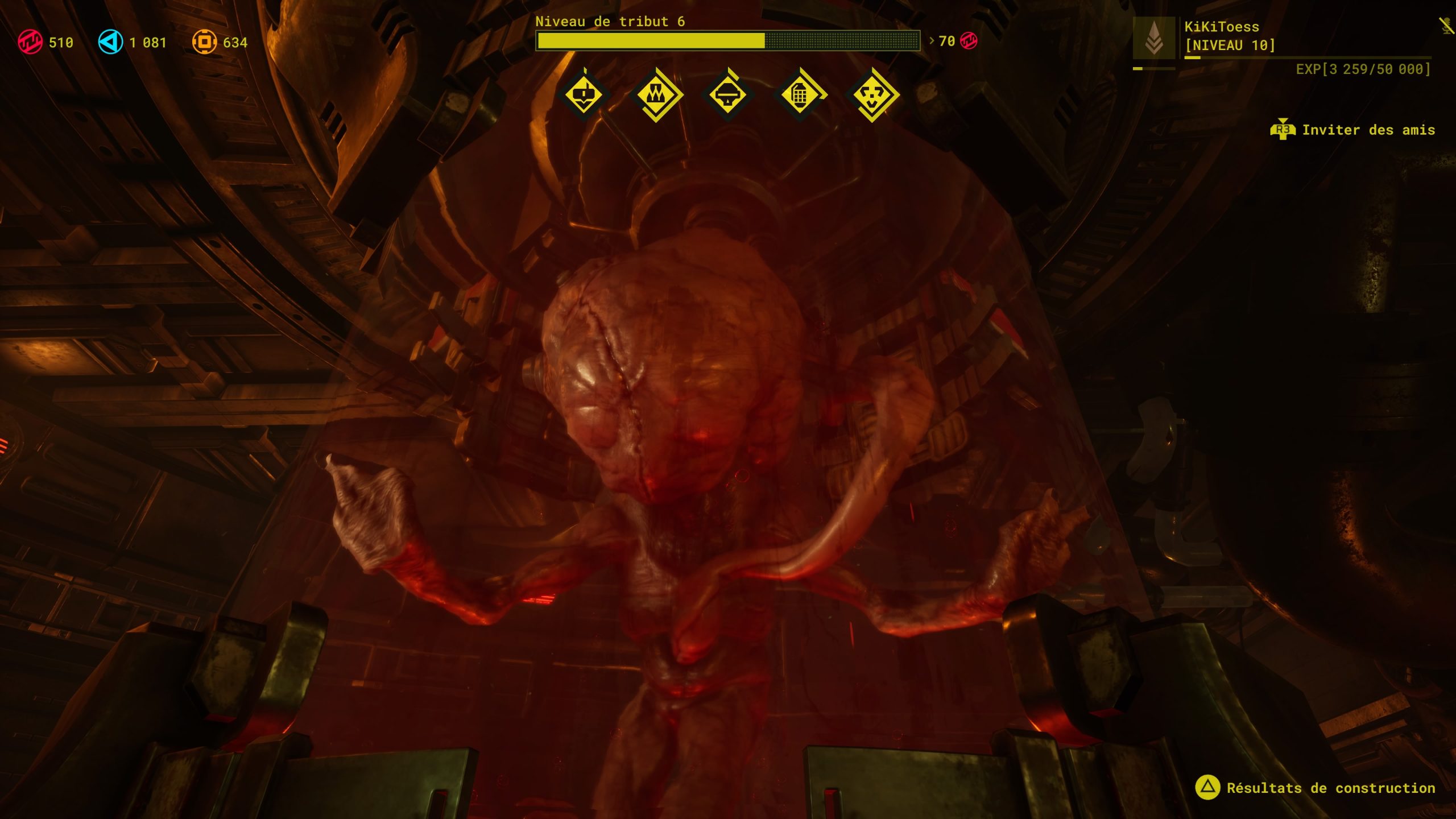1456x819 pixels.
Task: Click Inviter des amis
Action: pyautogui.click(x=1352, y=130)
